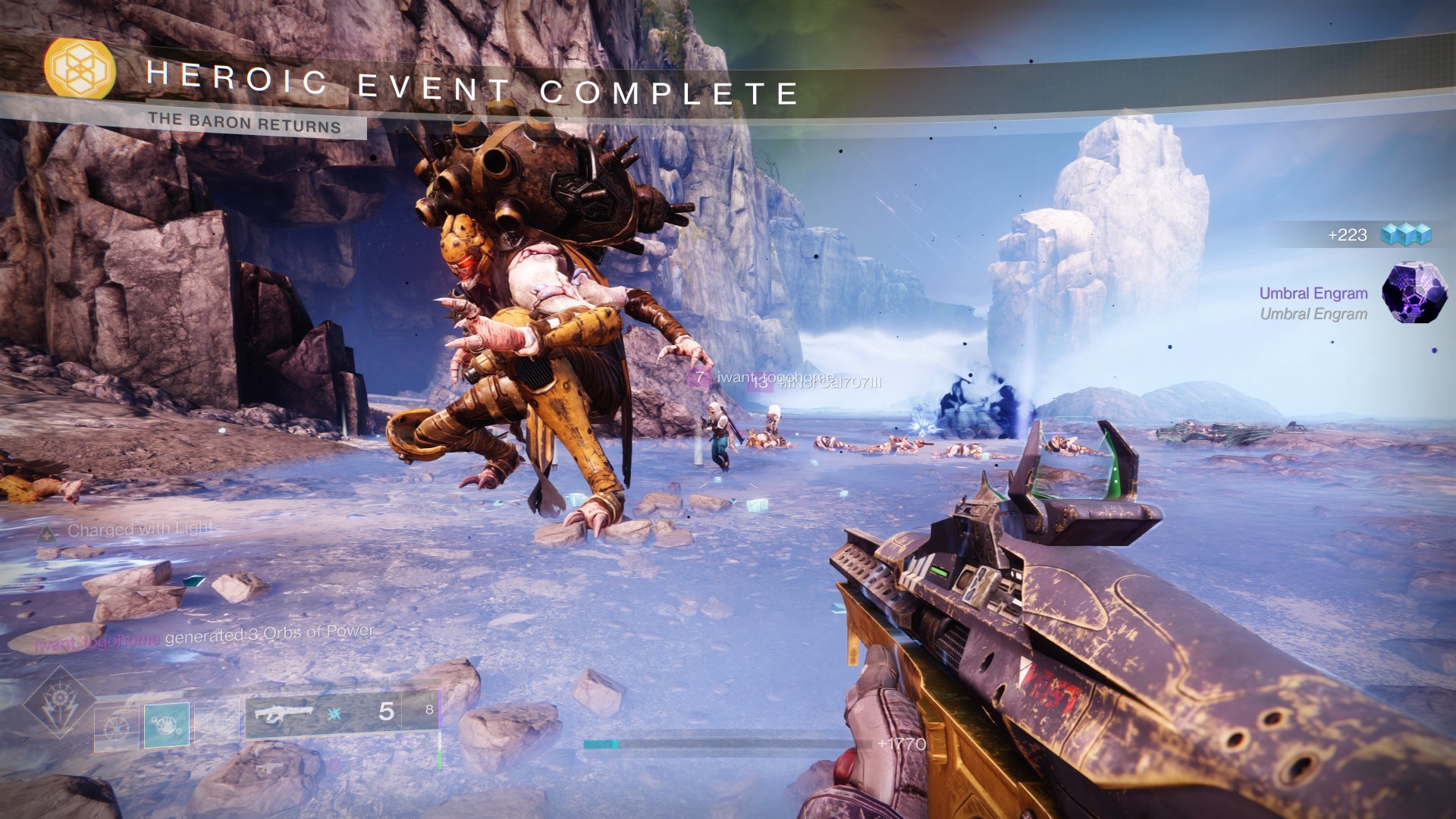The width and height of the screenshot is (1456, 819).
Task: Click the Umbral Engram reward text
Action: [1313, 294]
